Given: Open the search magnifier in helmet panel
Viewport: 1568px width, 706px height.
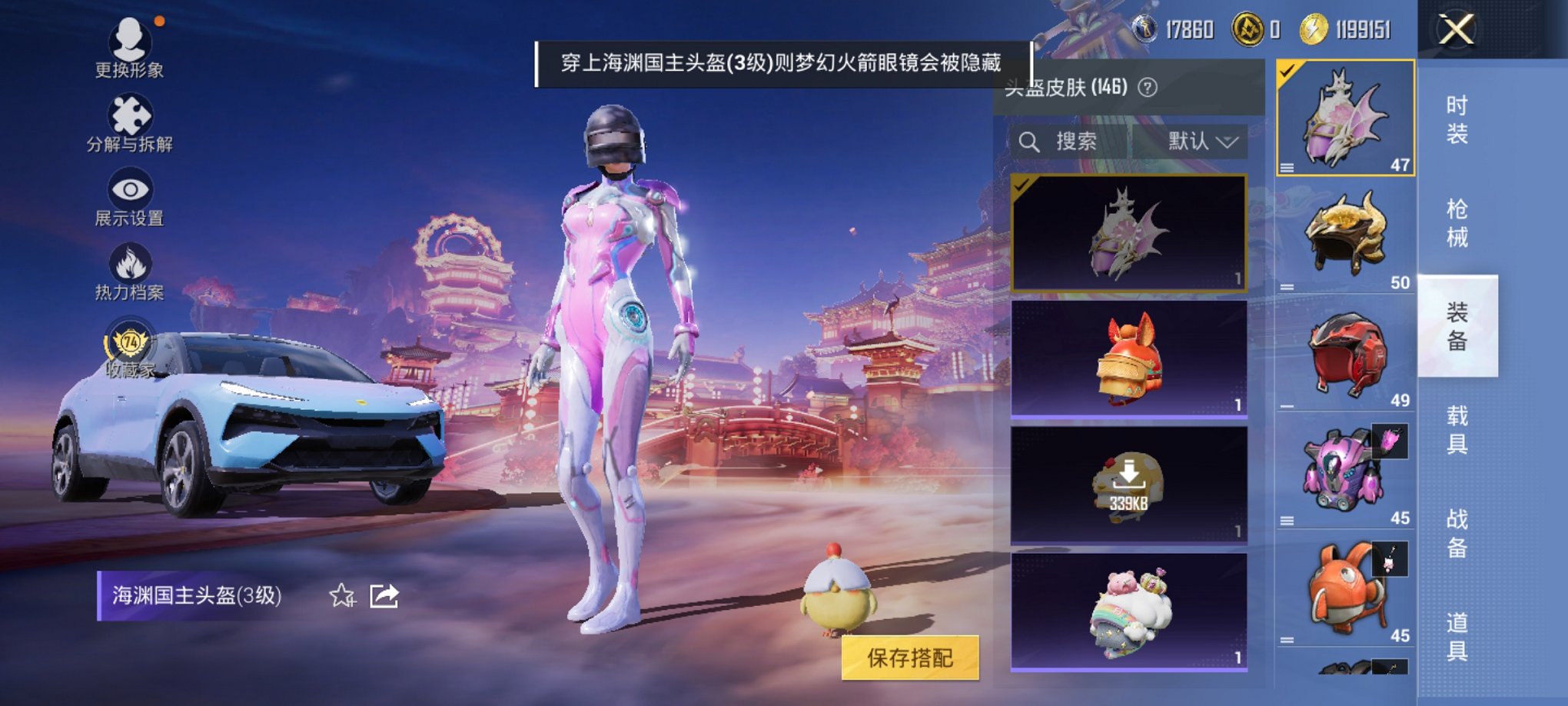Looking at the screenshot, I should click(x=1028, y=142).
